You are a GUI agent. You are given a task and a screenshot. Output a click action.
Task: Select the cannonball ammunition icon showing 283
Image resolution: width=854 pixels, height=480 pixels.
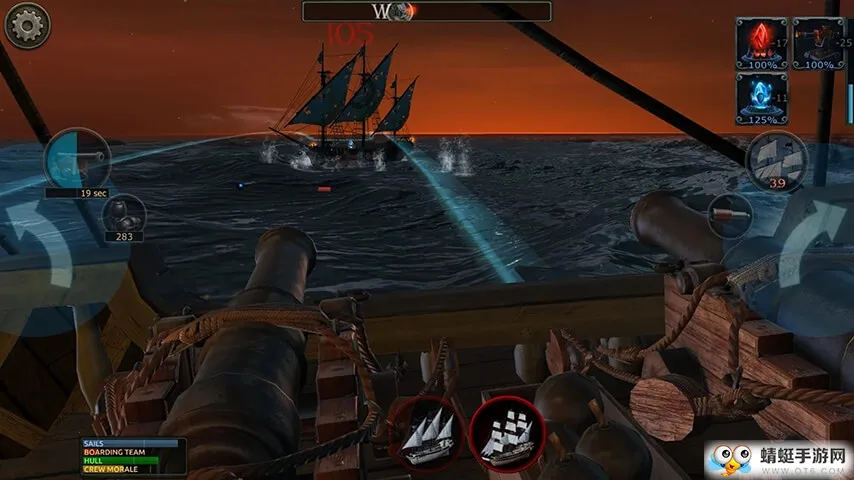(x=125, y=215)
